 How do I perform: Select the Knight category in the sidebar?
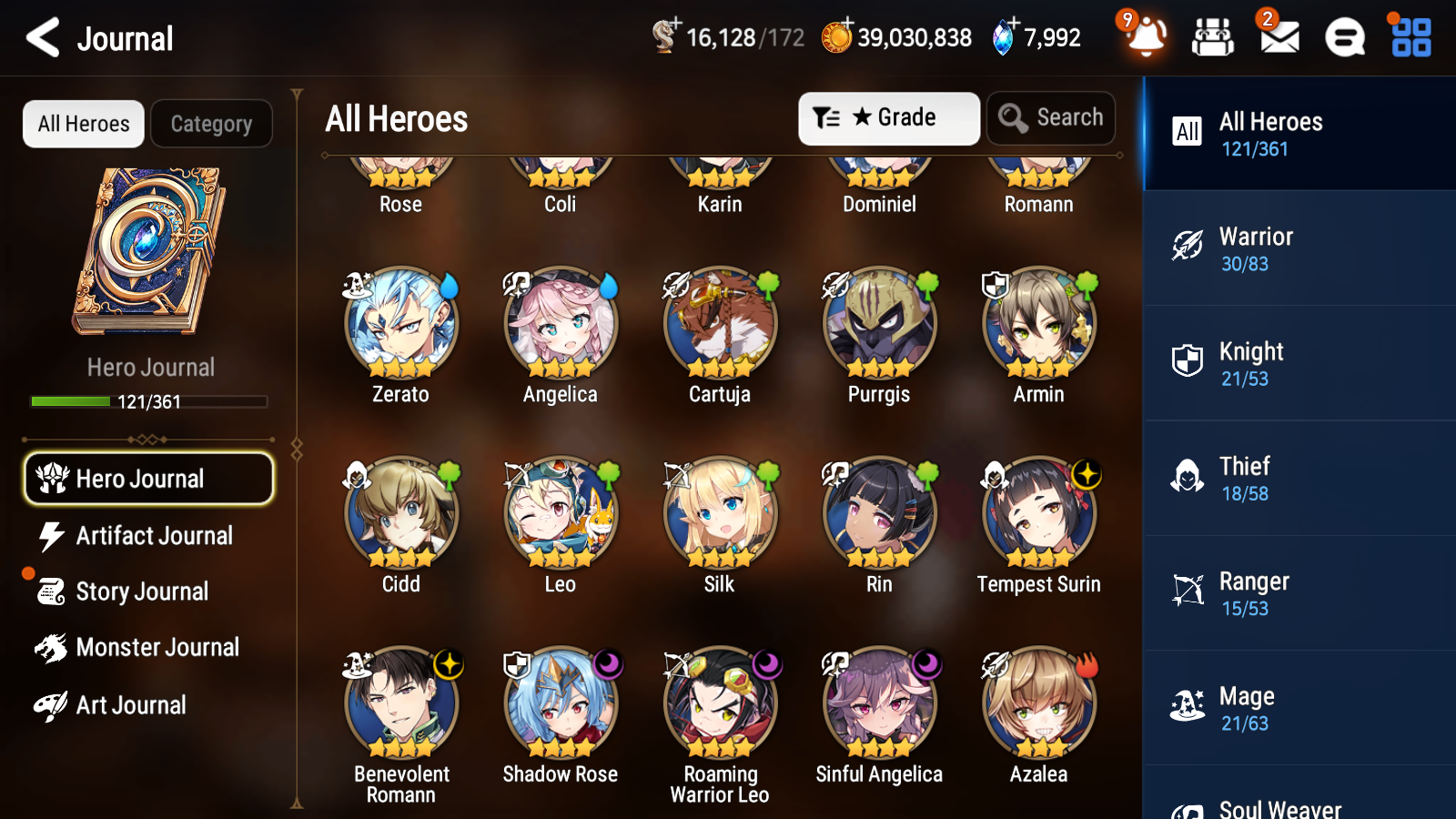tap(1299, 364)
